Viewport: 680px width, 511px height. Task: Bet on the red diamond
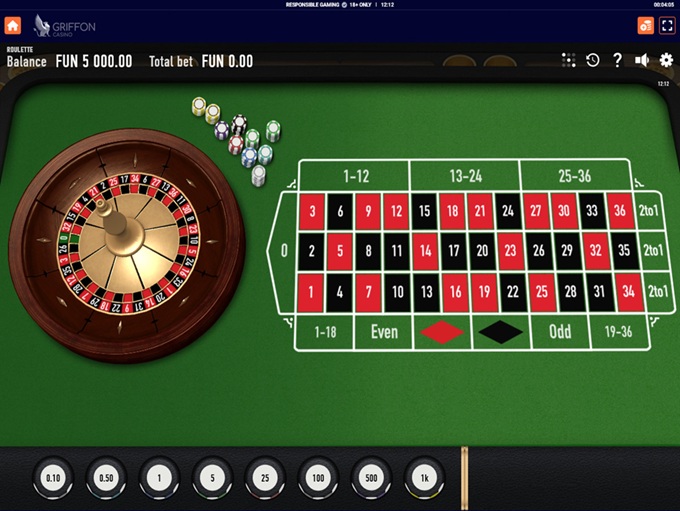[442, 331]
